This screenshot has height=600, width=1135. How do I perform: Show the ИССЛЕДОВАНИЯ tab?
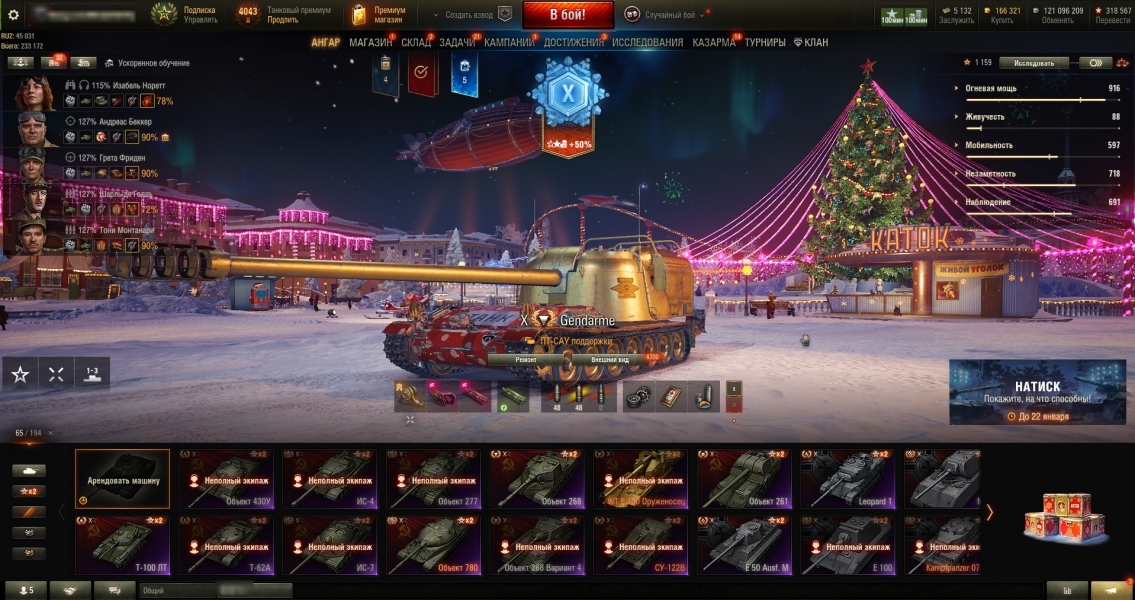(647, 43)
